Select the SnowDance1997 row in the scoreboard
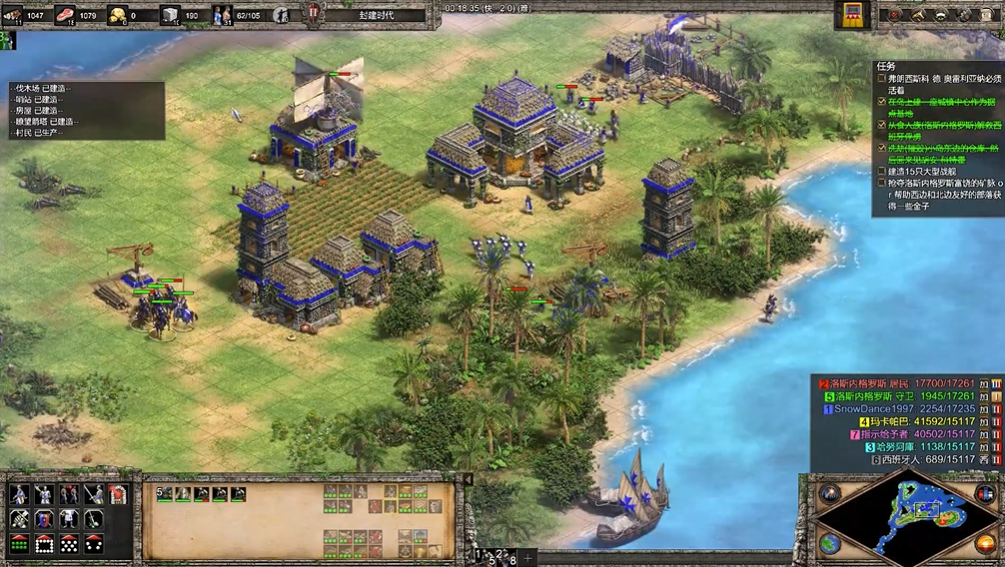Viewport: 1005px width, 567px height. click(x=880, y=409)
